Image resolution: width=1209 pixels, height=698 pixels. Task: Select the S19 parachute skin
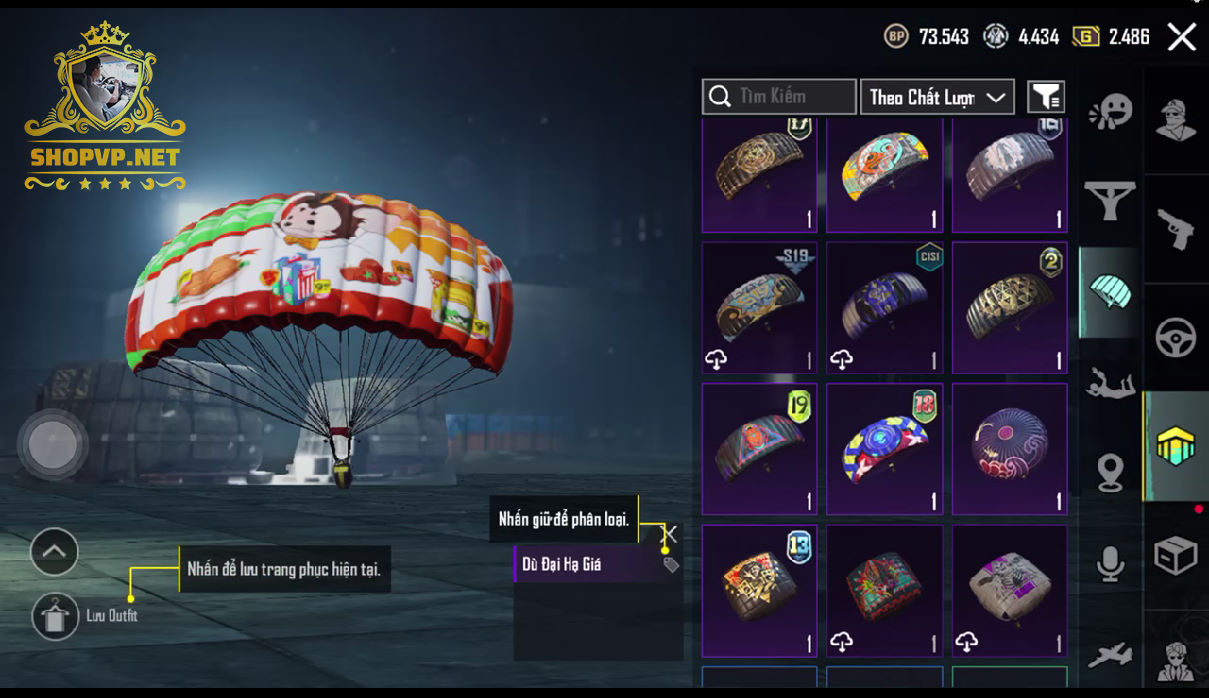coord(759,308)
